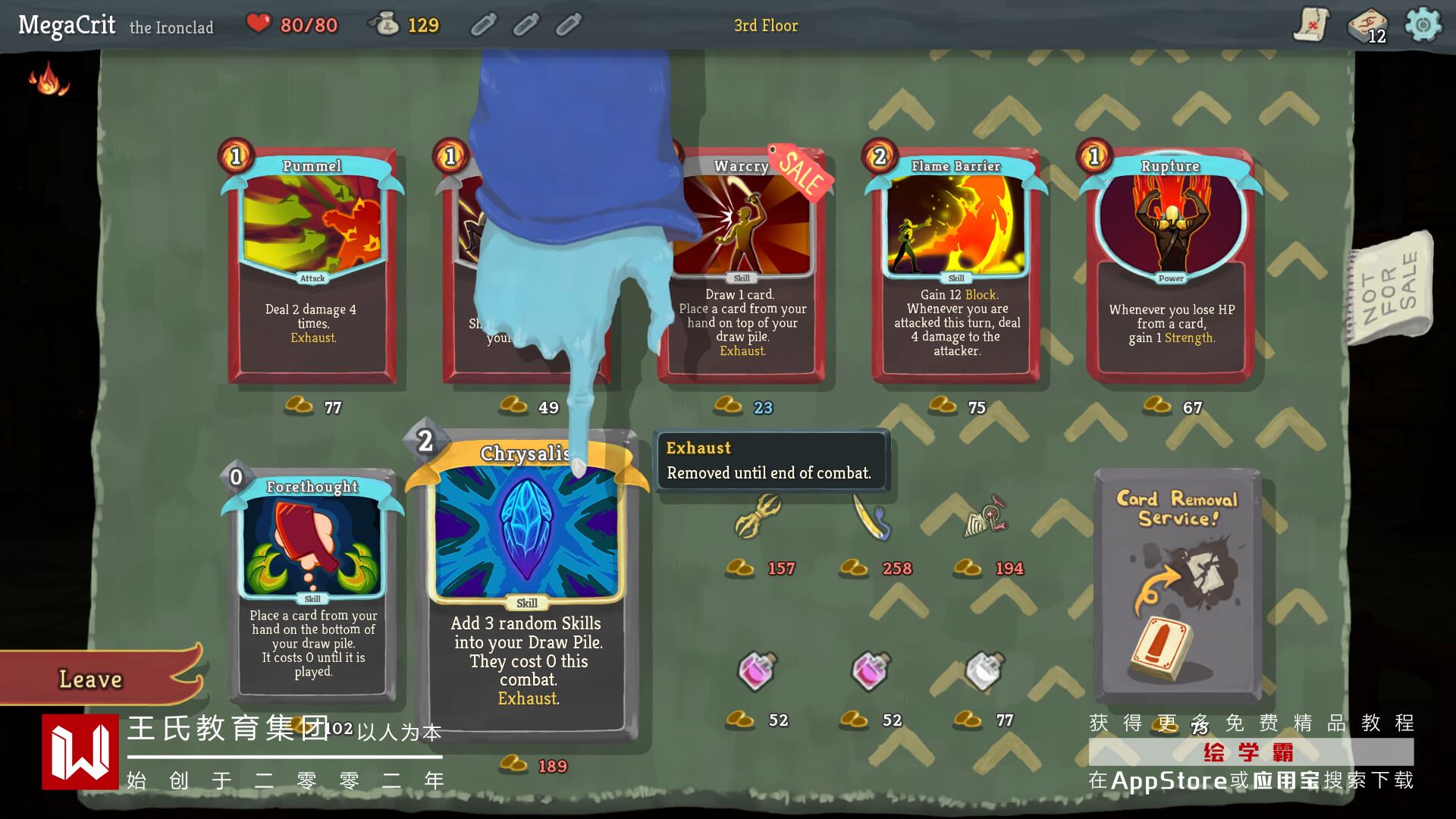Pick the relic priced 194 gold

(986, 519)
